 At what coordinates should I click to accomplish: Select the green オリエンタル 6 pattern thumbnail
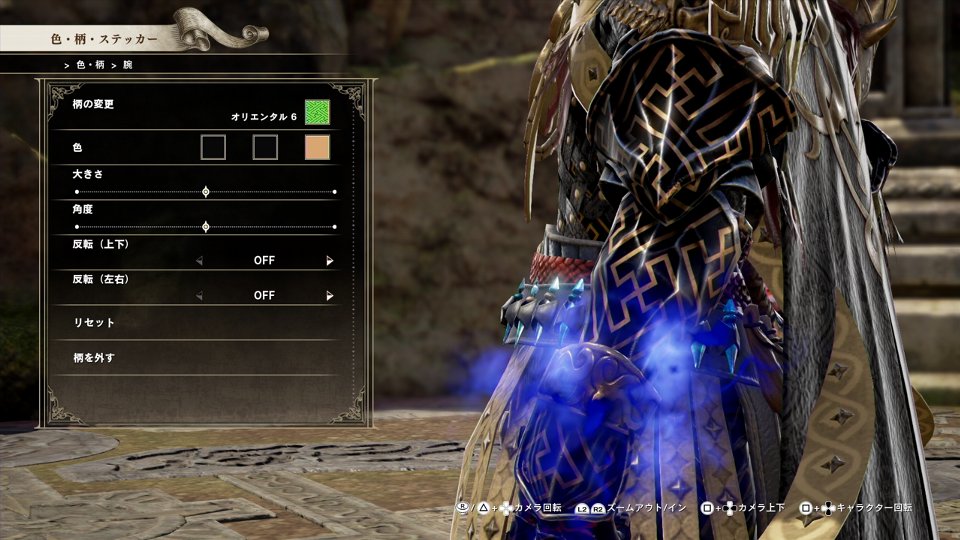pyautogui.click(x=317, y=112)
